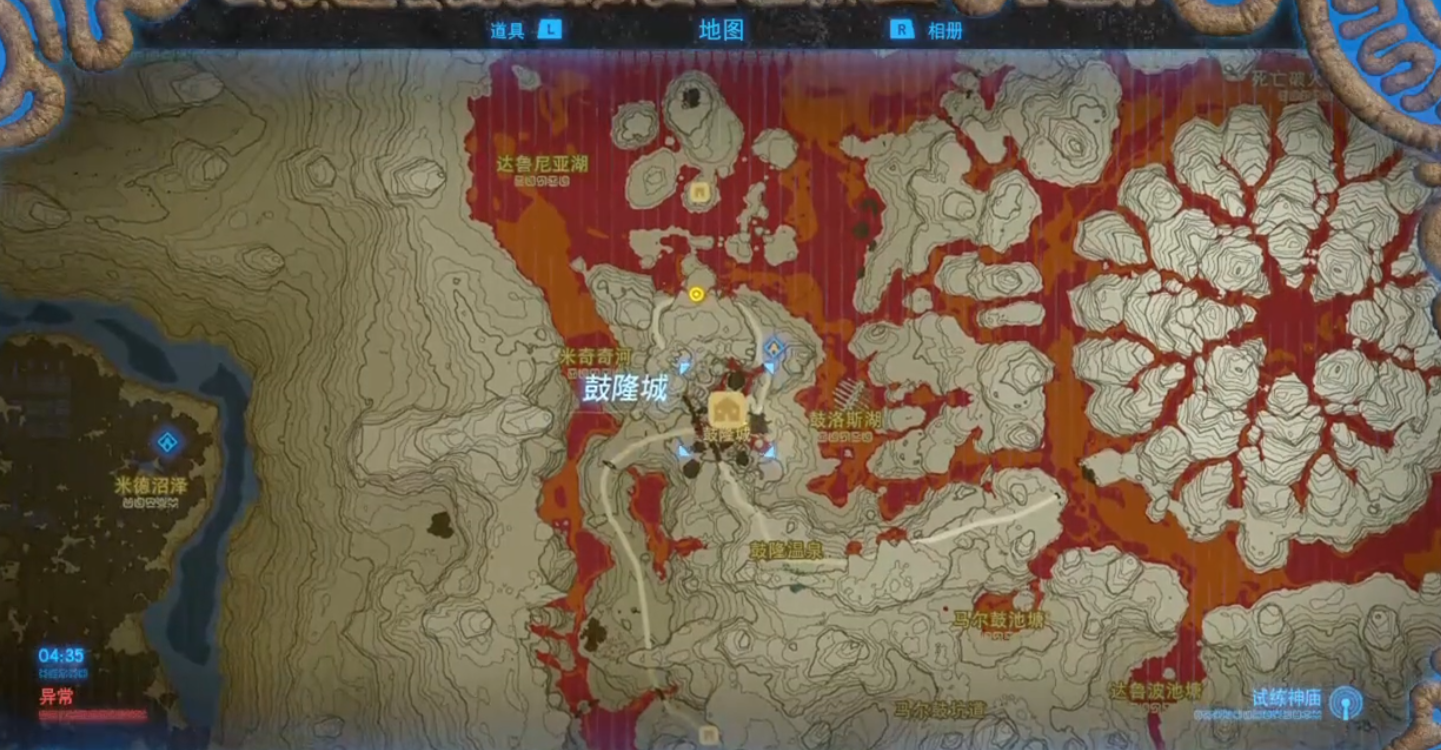This screenshot has width=1441, height=750.
Task: Toggle the shrine diamond marker east of Goron City
Action: tap(773, 346)
